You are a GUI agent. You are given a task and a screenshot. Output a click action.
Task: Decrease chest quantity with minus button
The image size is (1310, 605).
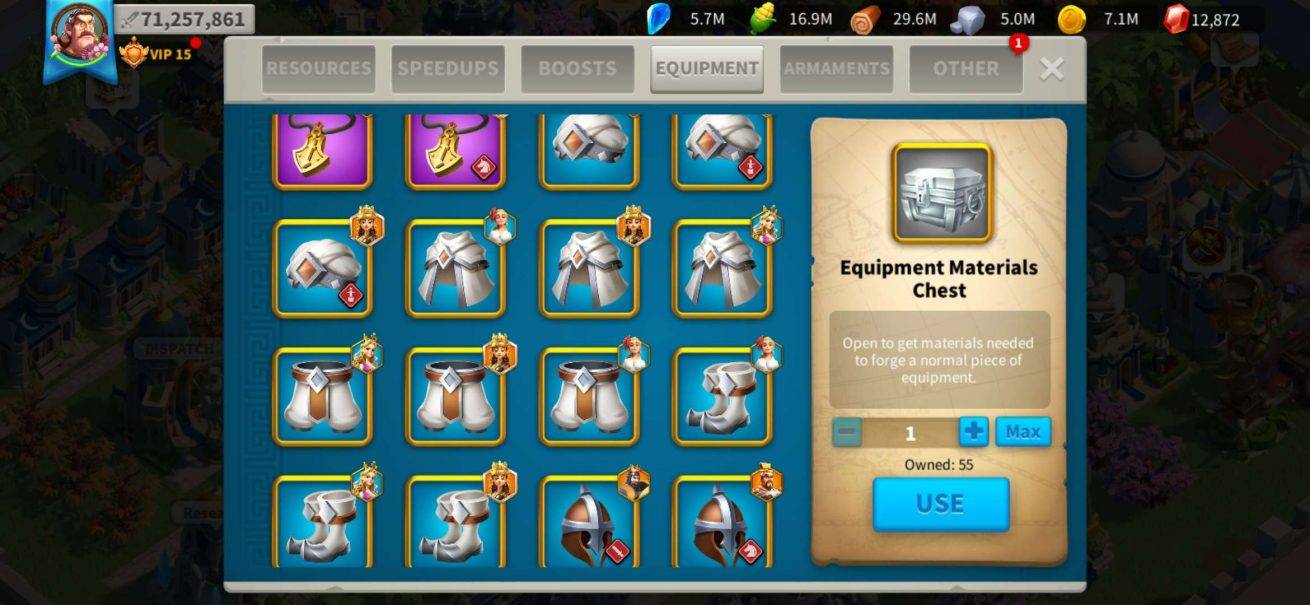(x=847, y=432)
